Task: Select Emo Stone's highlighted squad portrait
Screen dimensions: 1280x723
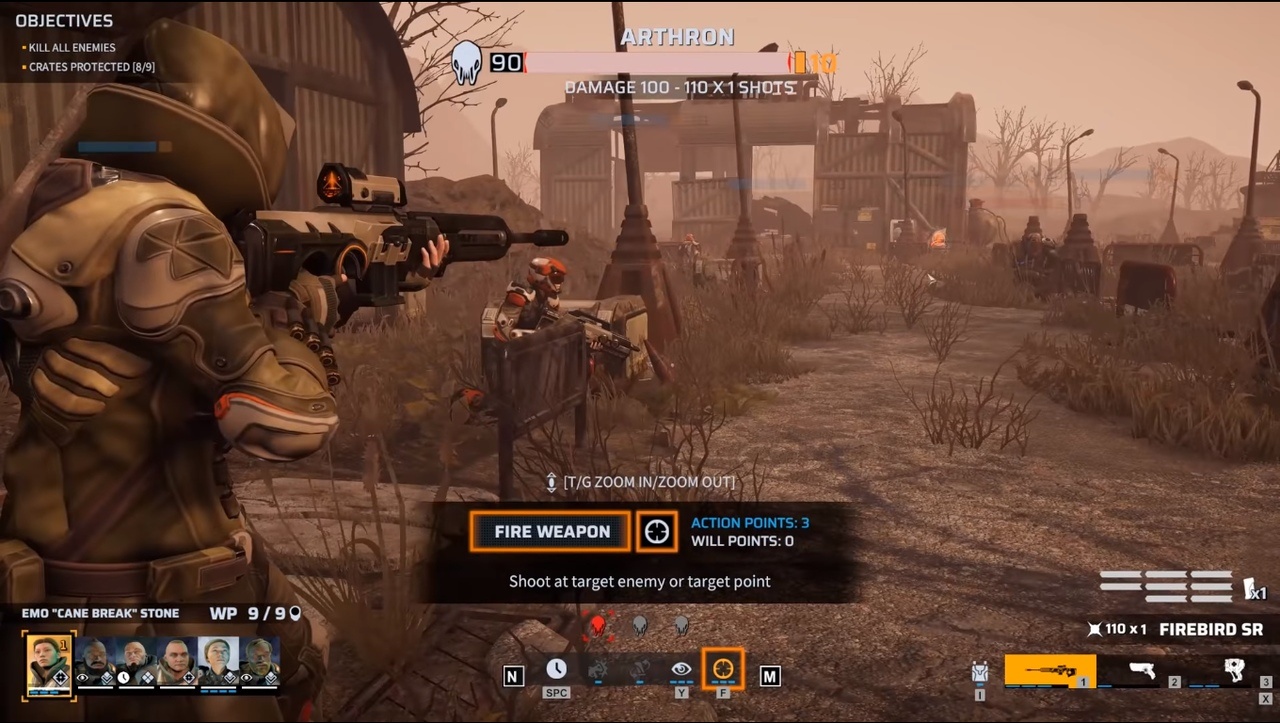Action: click(48, 662)
